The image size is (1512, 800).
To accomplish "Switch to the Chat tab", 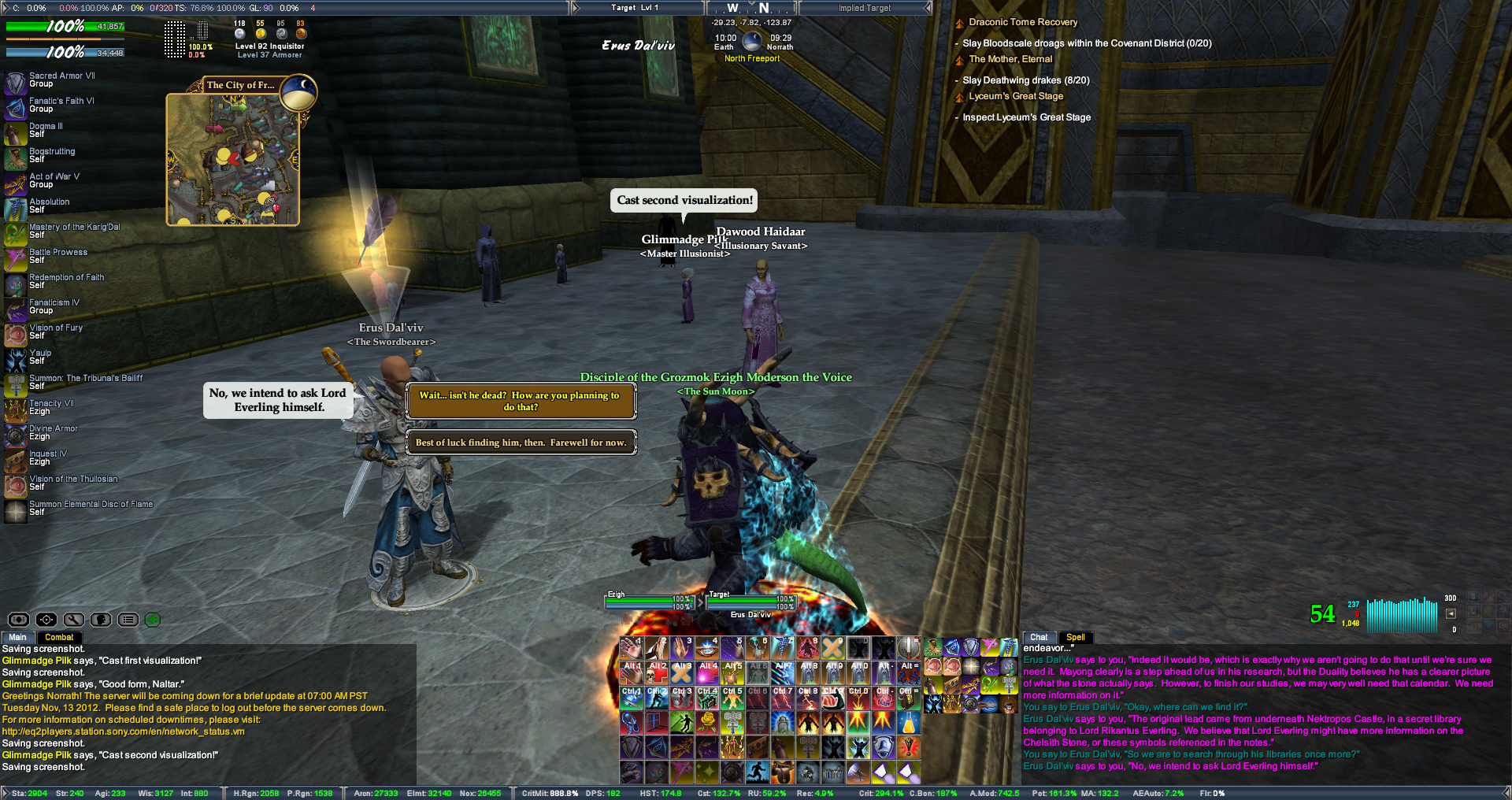I will click(1039, 637).
